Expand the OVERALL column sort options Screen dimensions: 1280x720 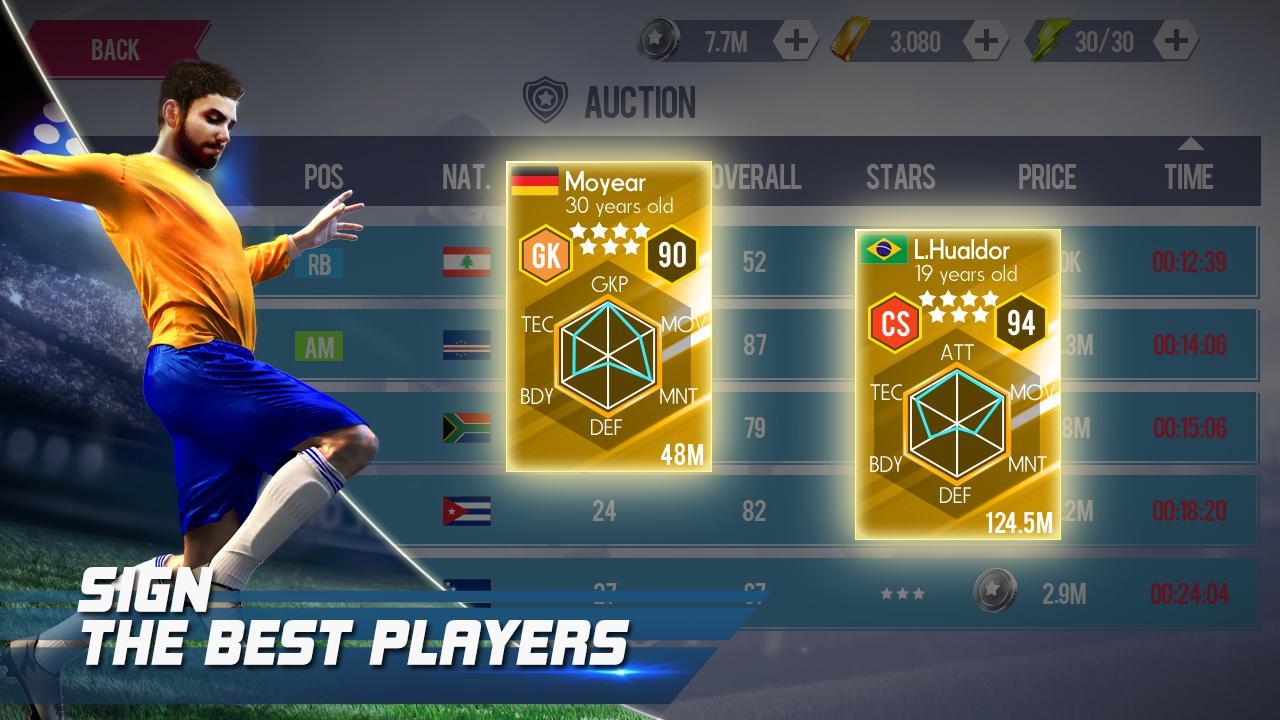click(756, 177)
